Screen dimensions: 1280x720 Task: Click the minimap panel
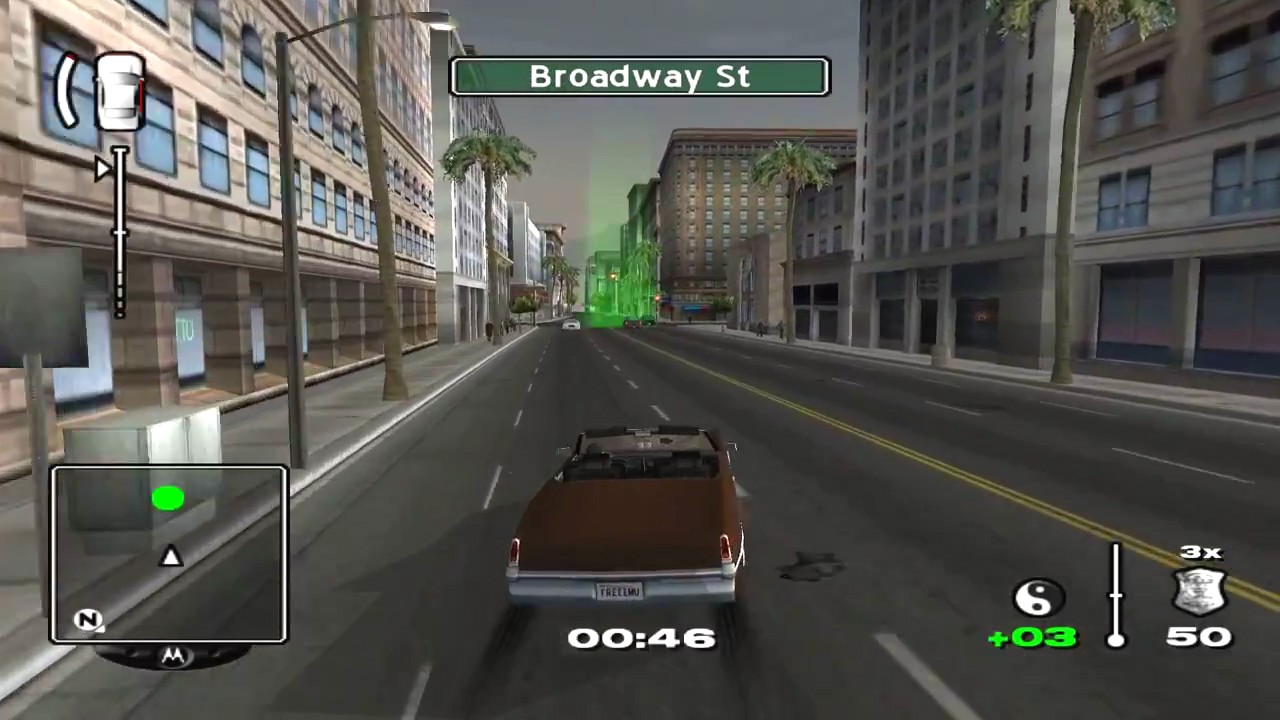click(169, 554)
